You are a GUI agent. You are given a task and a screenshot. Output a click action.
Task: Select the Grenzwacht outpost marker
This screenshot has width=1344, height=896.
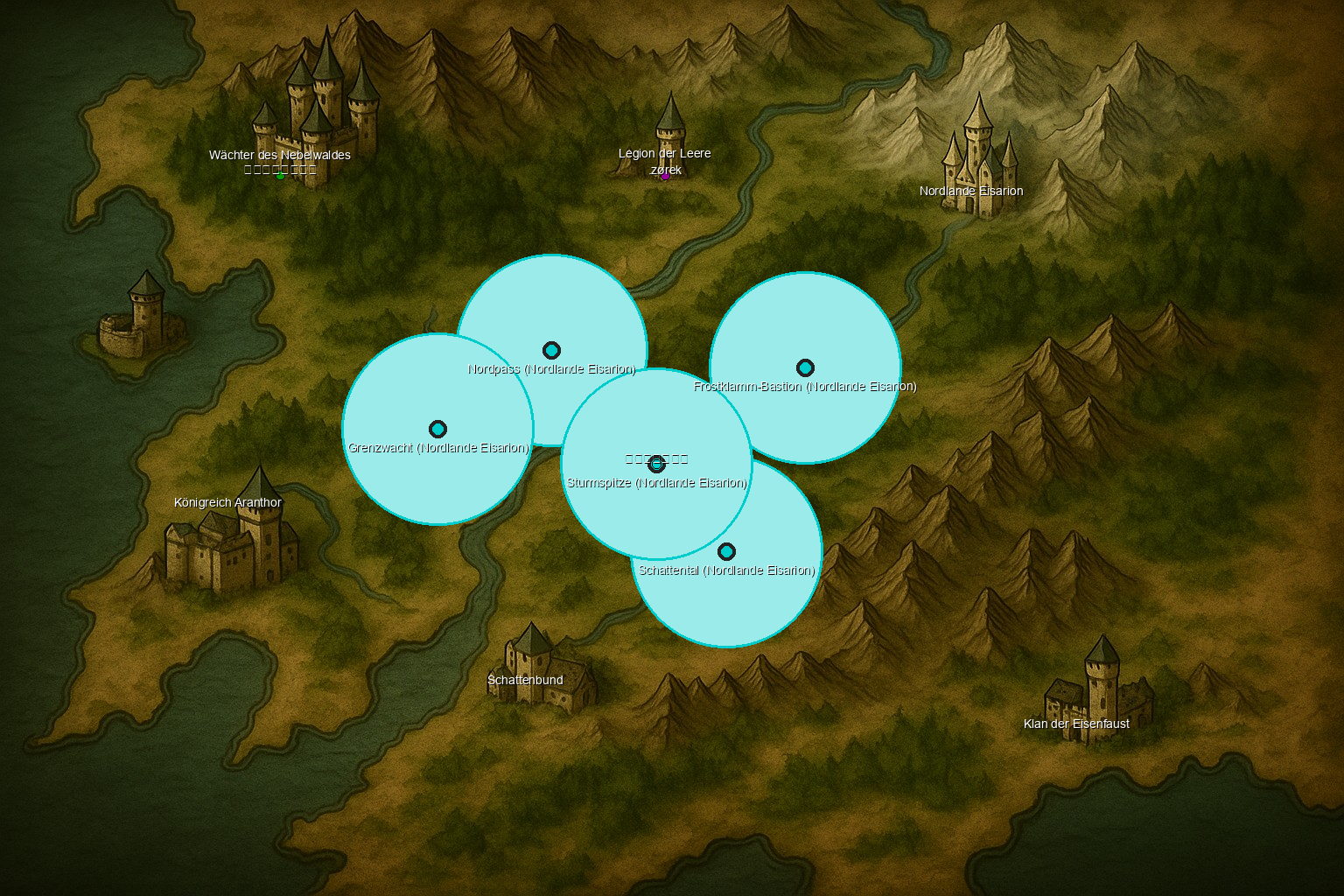437,430
